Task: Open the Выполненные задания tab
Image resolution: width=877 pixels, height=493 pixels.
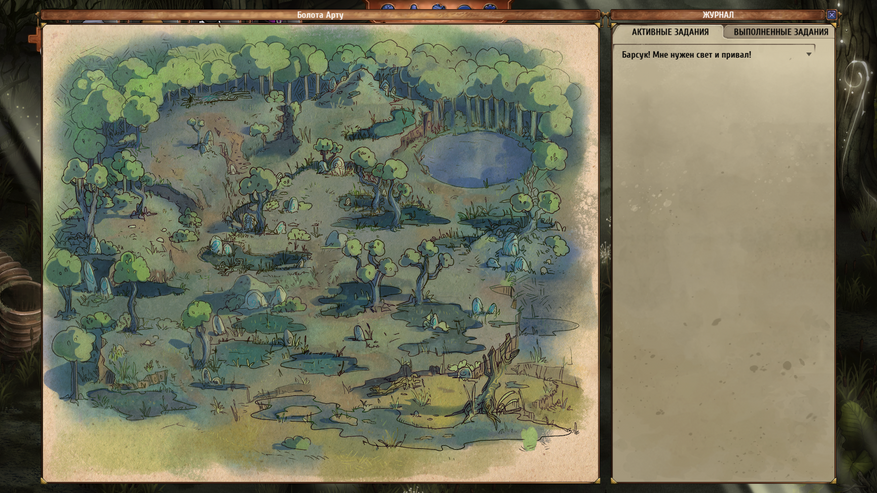Action: coord(780,32)
